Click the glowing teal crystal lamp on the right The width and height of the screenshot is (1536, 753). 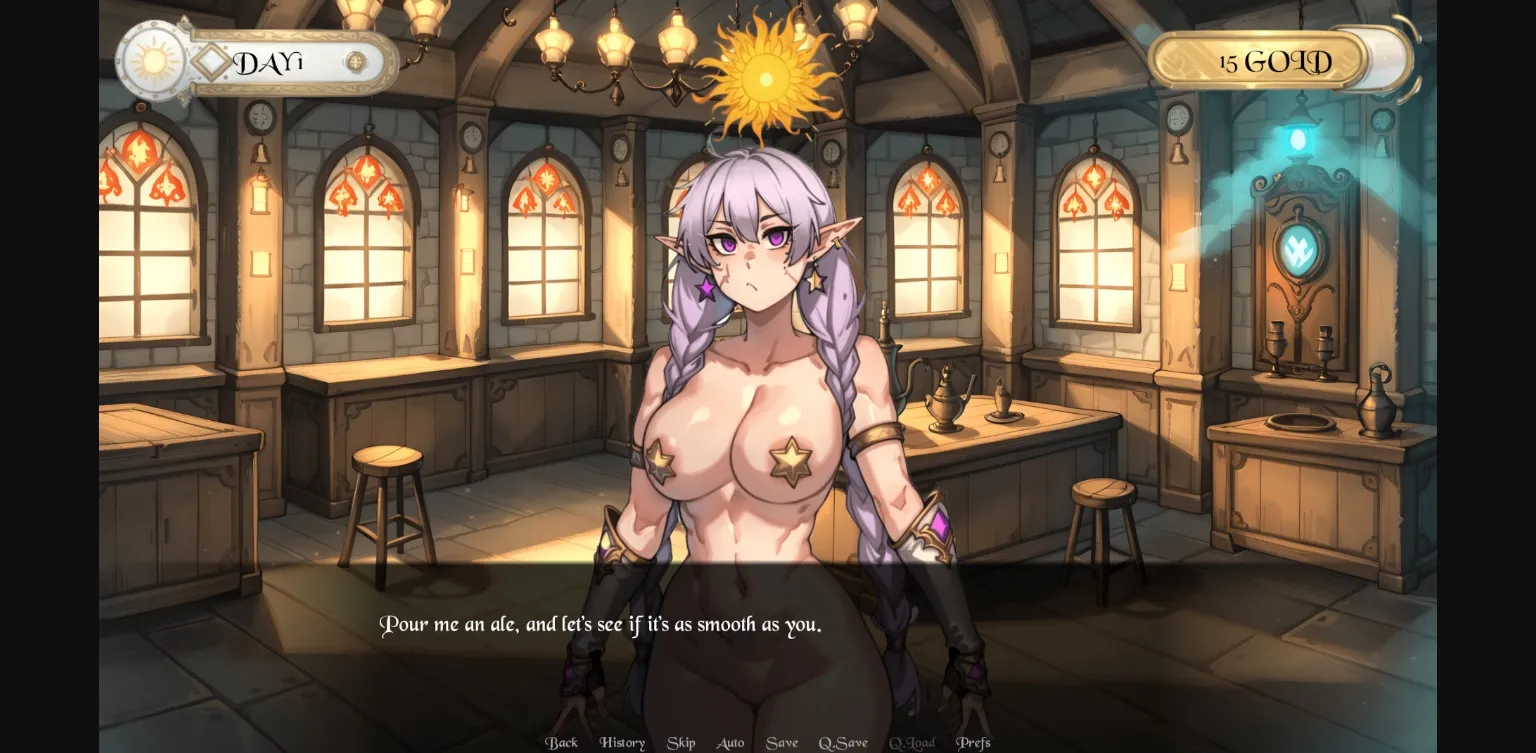[1297, 140]
